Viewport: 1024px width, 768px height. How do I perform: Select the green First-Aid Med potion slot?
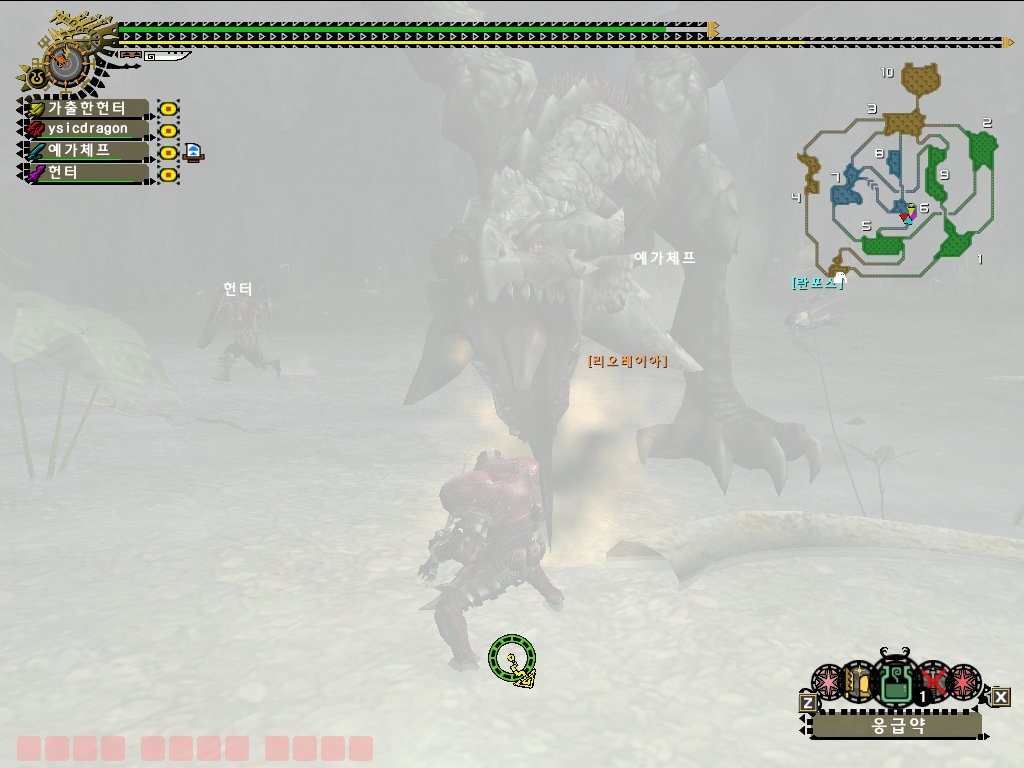coord(893,684)
